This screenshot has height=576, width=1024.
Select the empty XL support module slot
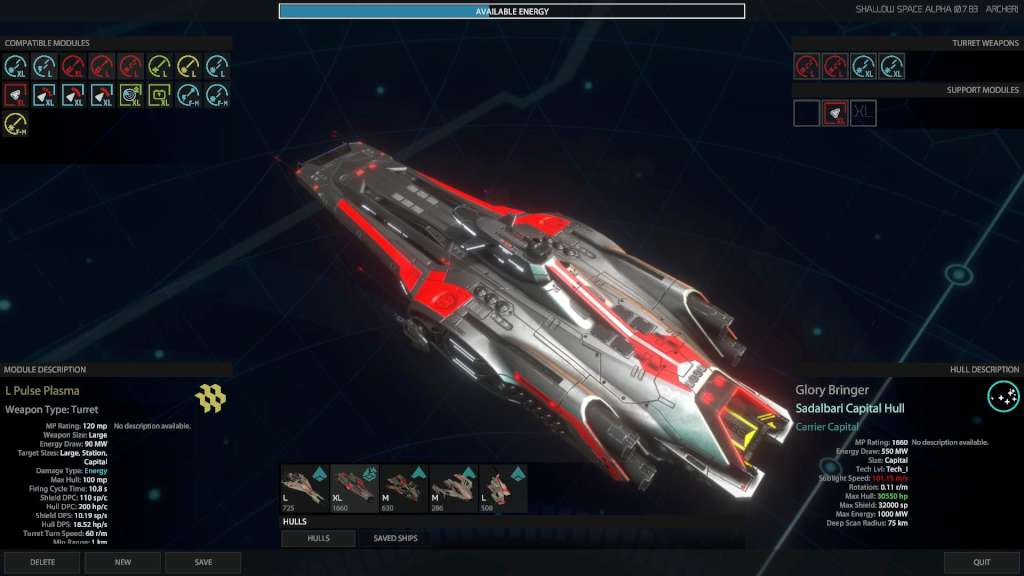pyautogui.click(x=863, y=113)
